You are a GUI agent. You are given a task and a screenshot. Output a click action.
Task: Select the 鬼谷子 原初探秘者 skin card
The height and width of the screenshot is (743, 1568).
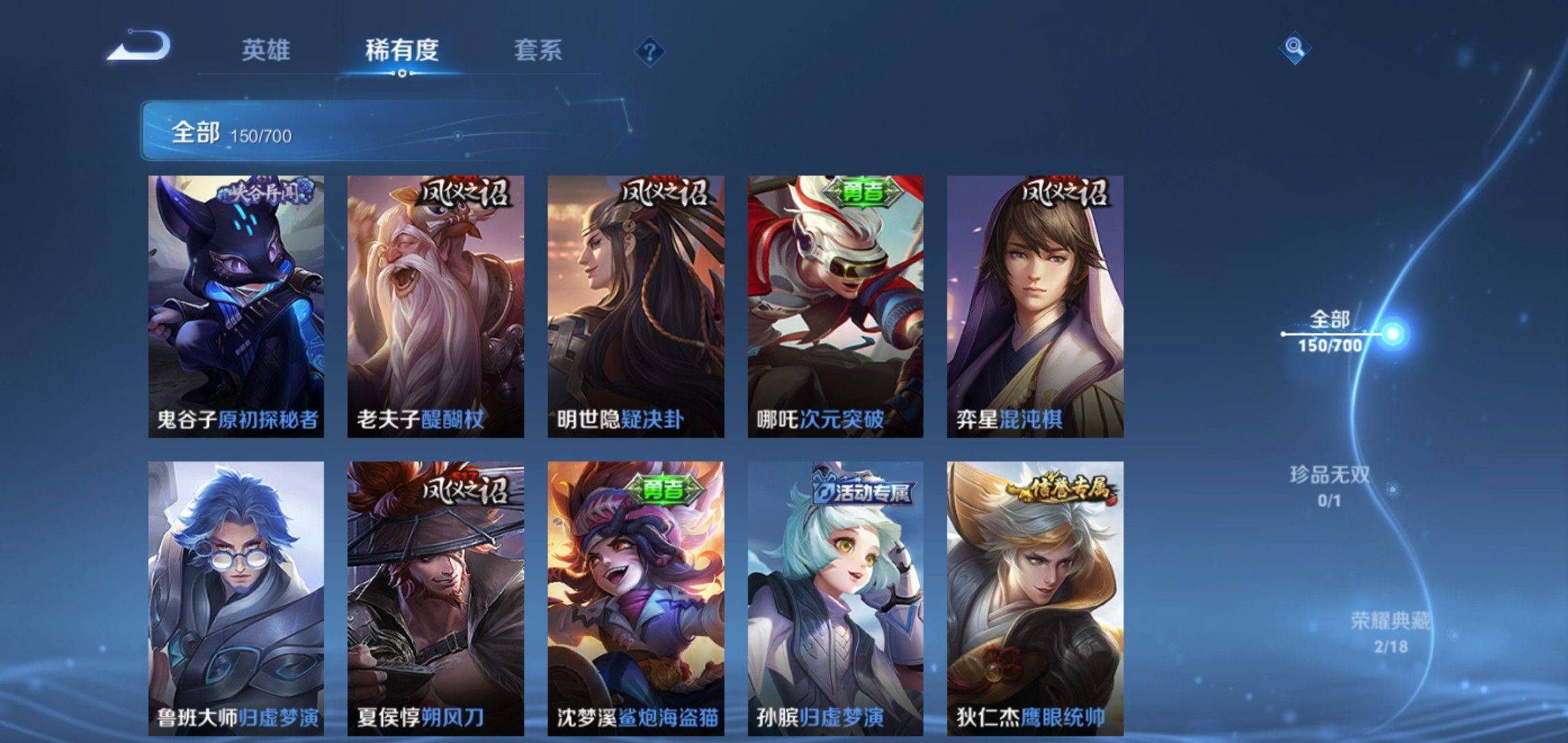tap(236, 306)
